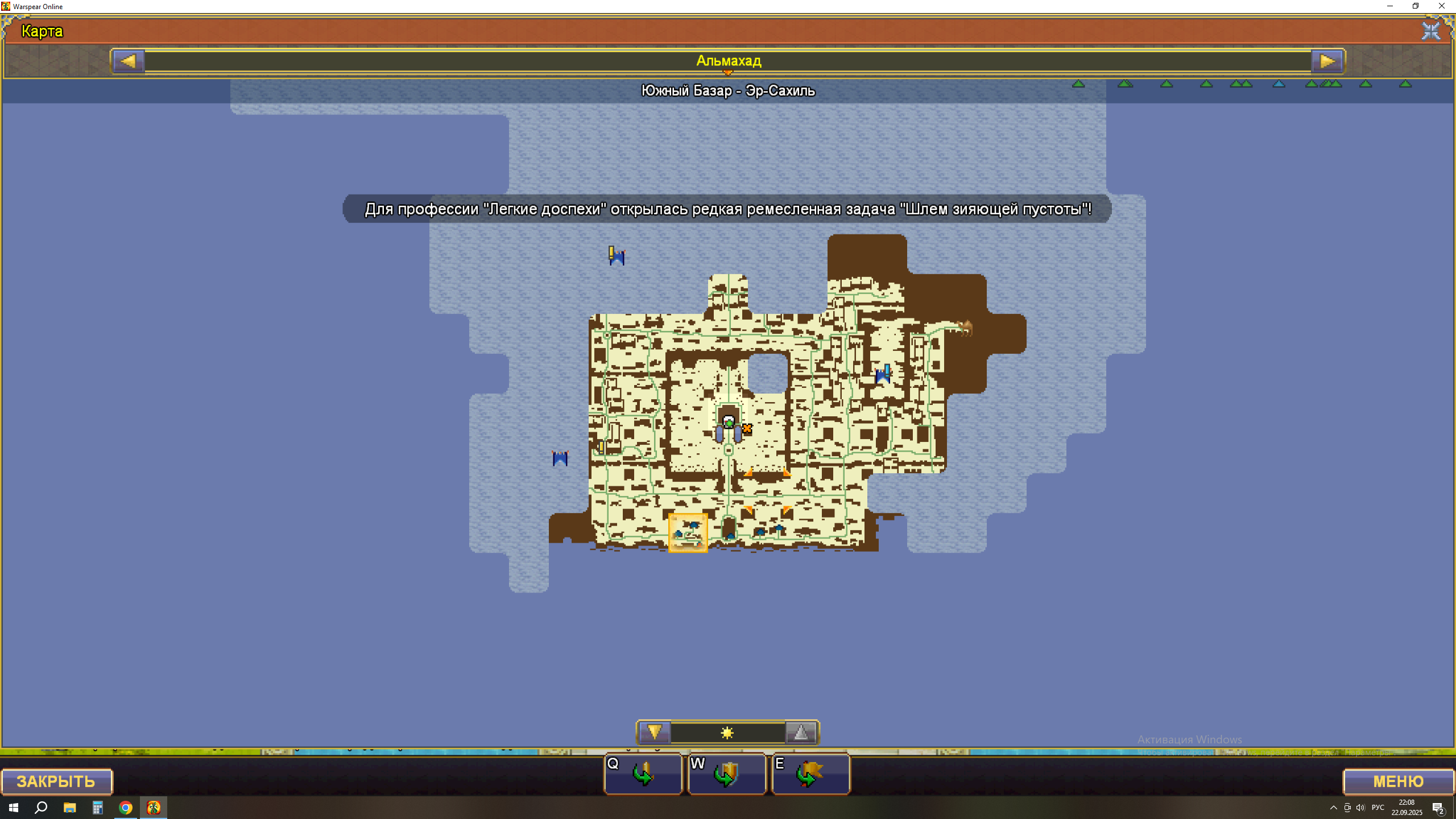This screenshot has width=1456, height=819.
Task: Activate the E slot with flag swap icon
Action: 810,774
